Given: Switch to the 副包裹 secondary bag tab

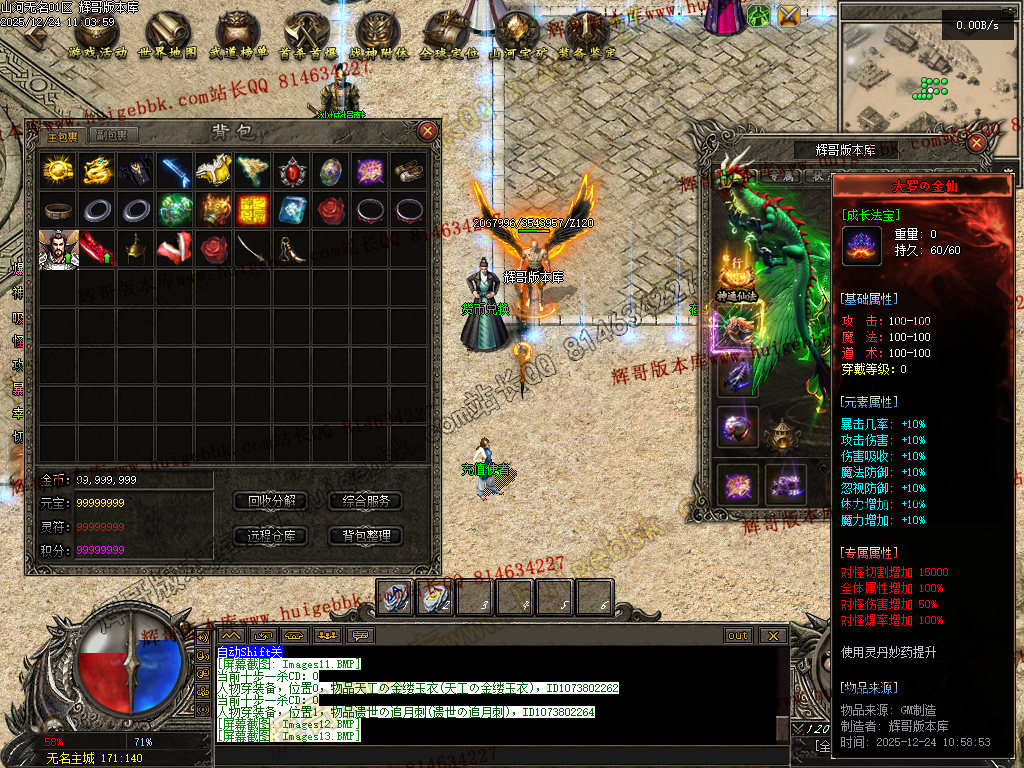Looking at the screenshot, I should point(112,136).
